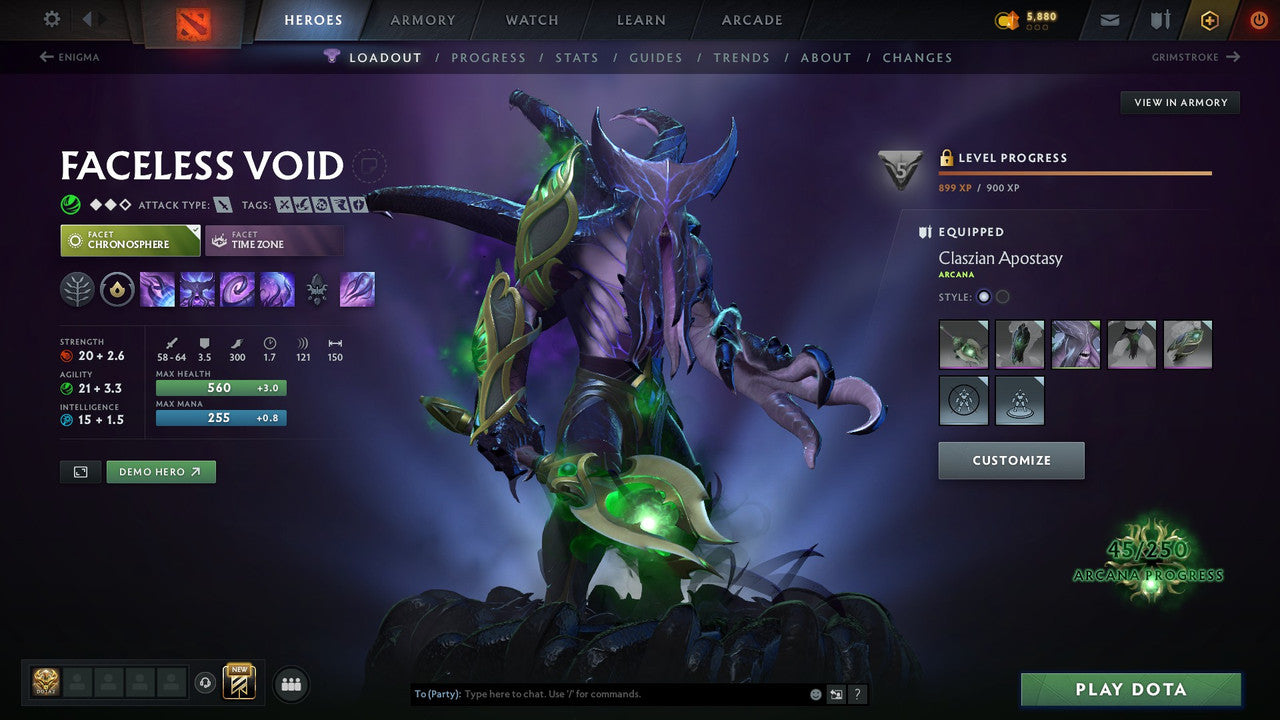Click the power button icon
1280x720 pixels.
click(x=1258, y=19)
